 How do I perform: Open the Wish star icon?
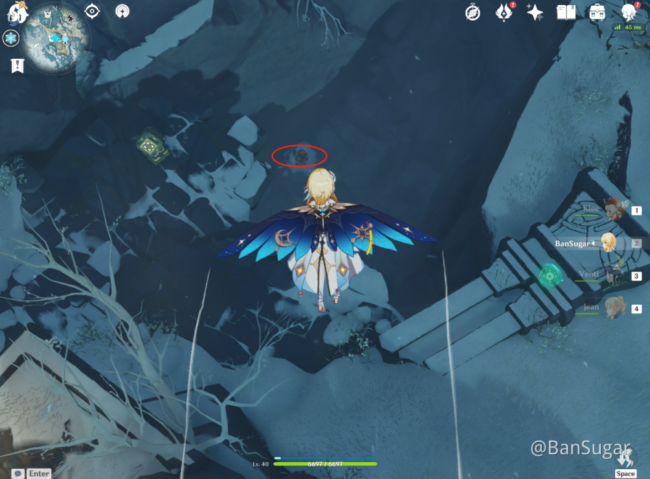point(535,12)
